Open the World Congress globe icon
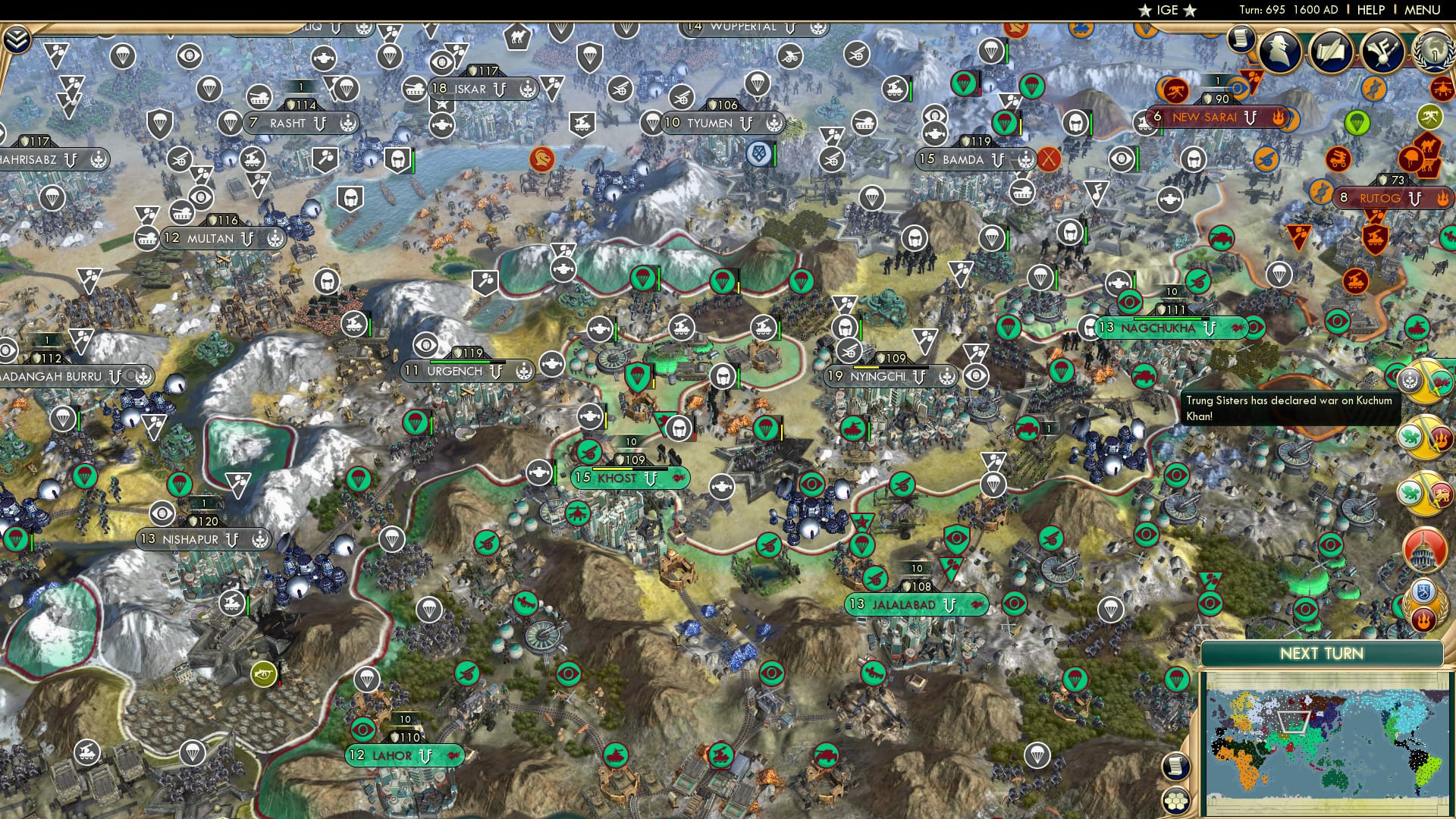The image size is (1456, 819). (1433, 51)
